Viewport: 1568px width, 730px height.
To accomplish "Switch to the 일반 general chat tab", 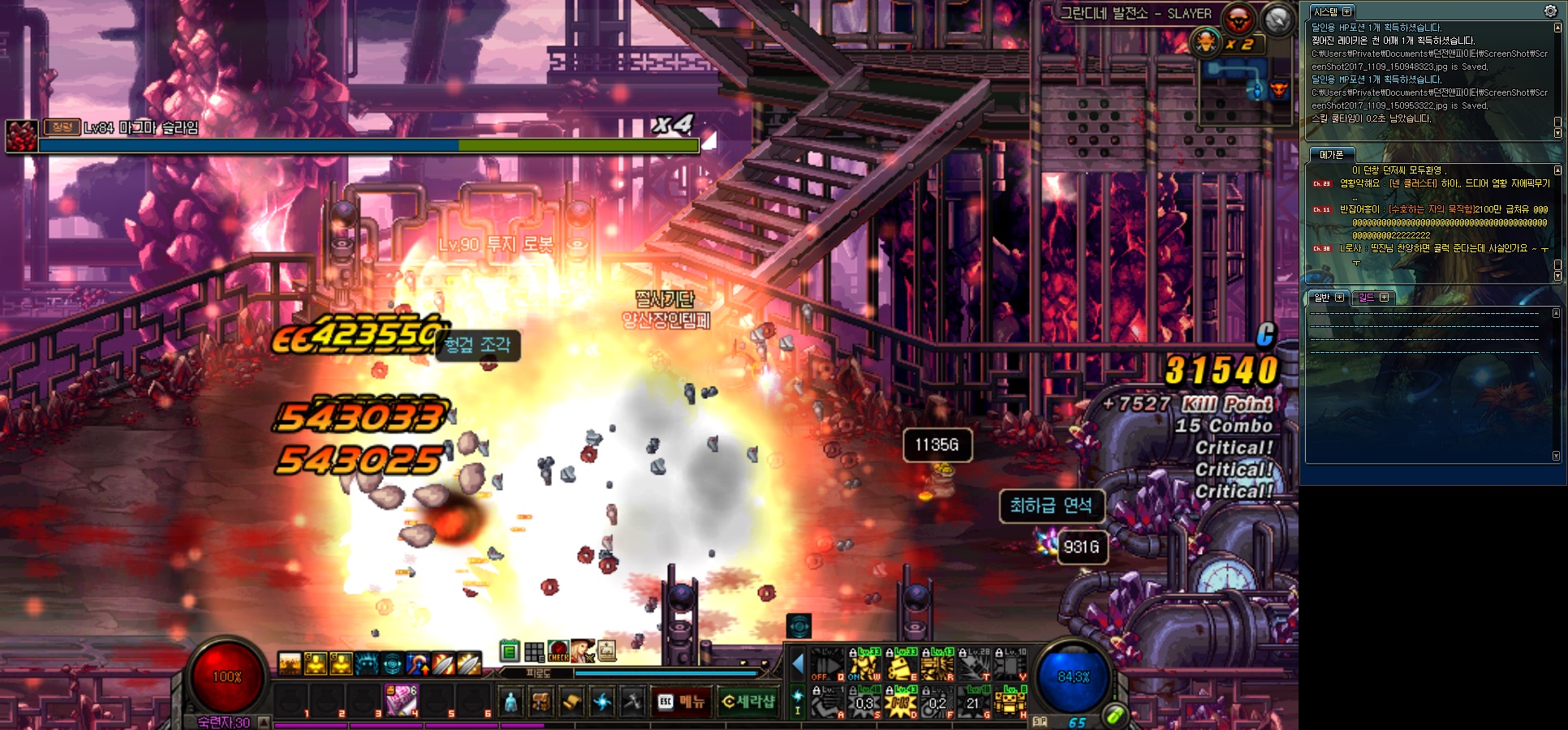I will coord(1323,298).
